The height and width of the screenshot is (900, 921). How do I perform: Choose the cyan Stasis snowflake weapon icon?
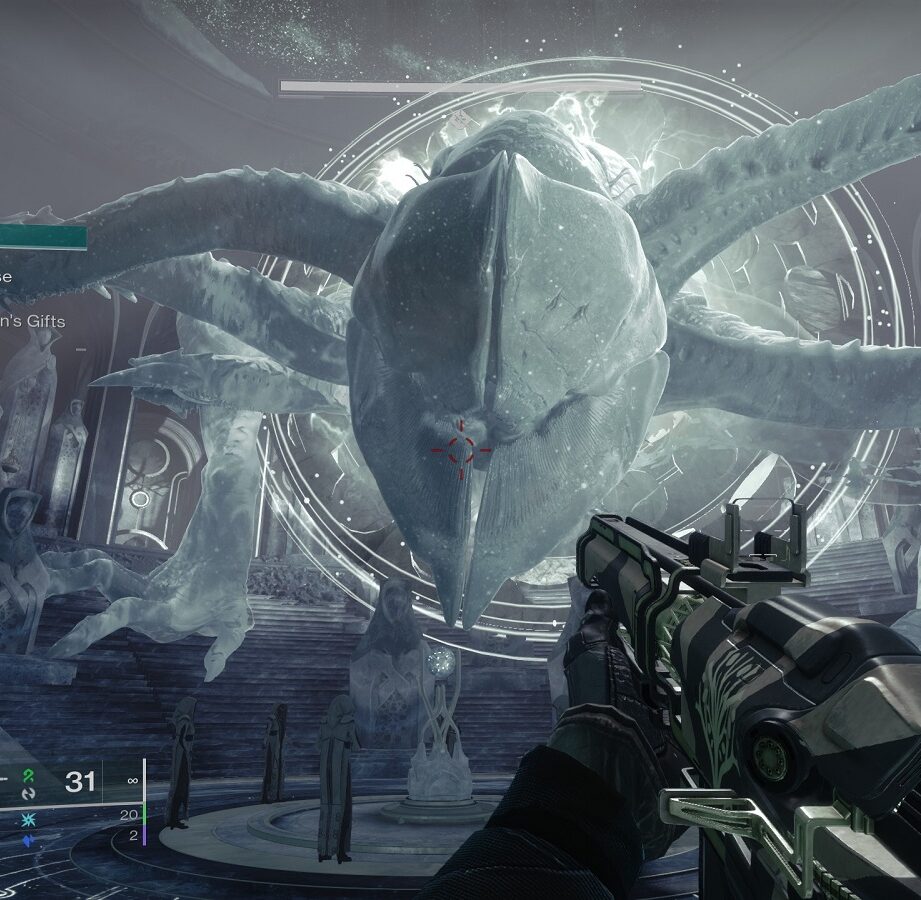tap(29, 821)
